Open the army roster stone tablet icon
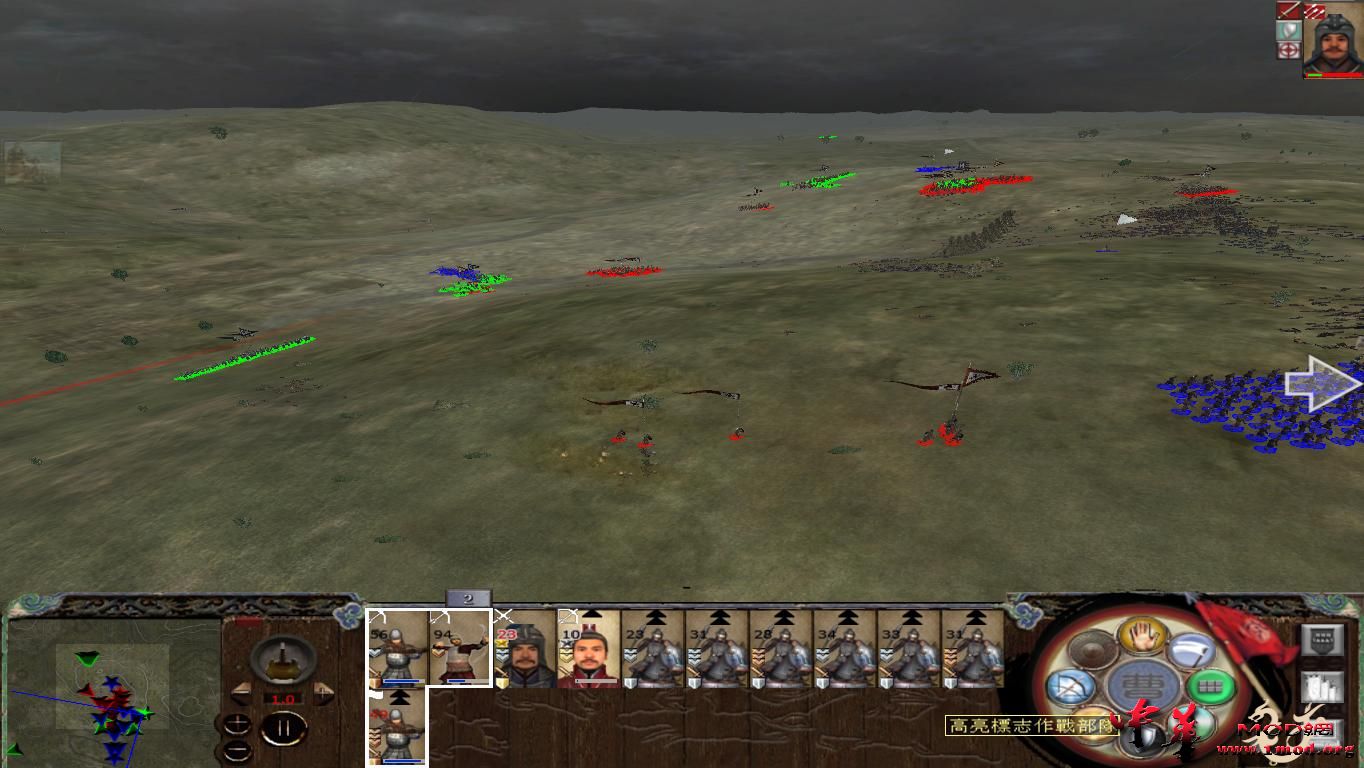Viewport: 1364px width, 768px height. [1323, 642]
